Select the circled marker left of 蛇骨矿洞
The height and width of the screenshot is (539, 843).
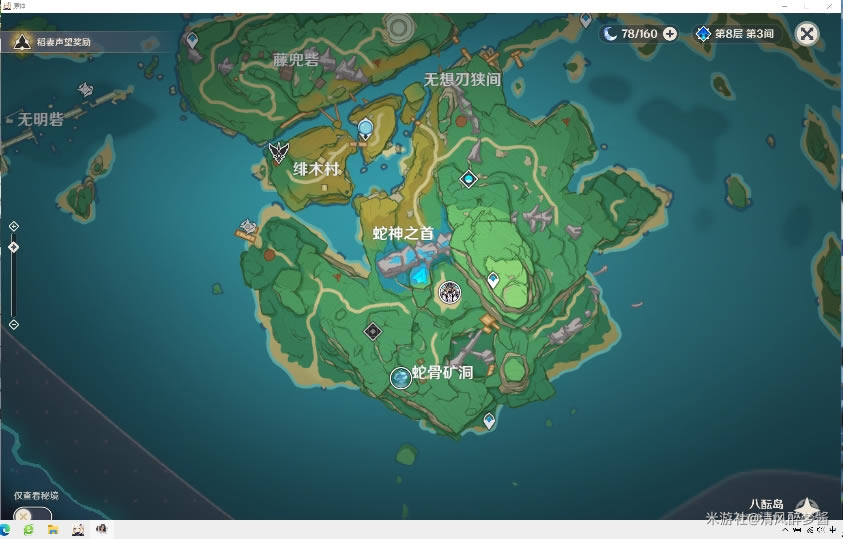point(401,377)
